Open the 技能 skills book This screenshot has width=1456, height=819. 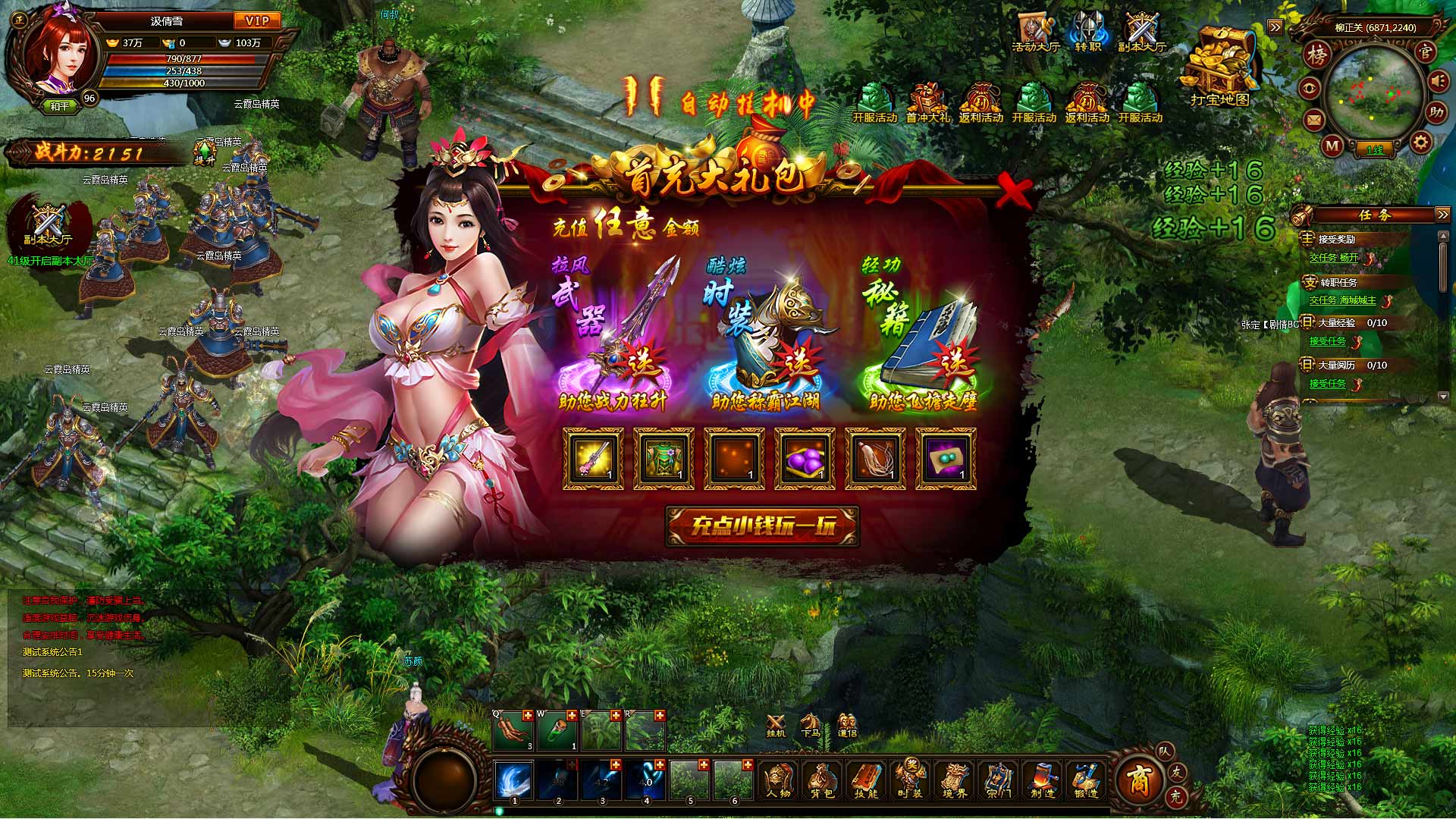[x=866, y=780]
